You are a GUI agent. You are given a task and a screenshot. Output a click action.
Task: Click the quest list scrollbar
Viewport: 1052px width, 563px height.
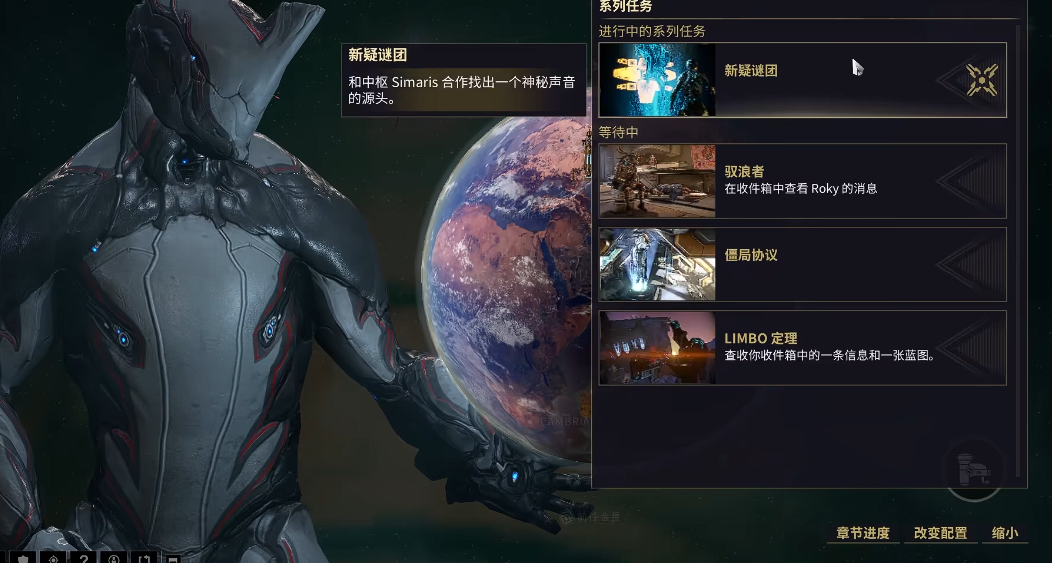tap(1020, 250)
